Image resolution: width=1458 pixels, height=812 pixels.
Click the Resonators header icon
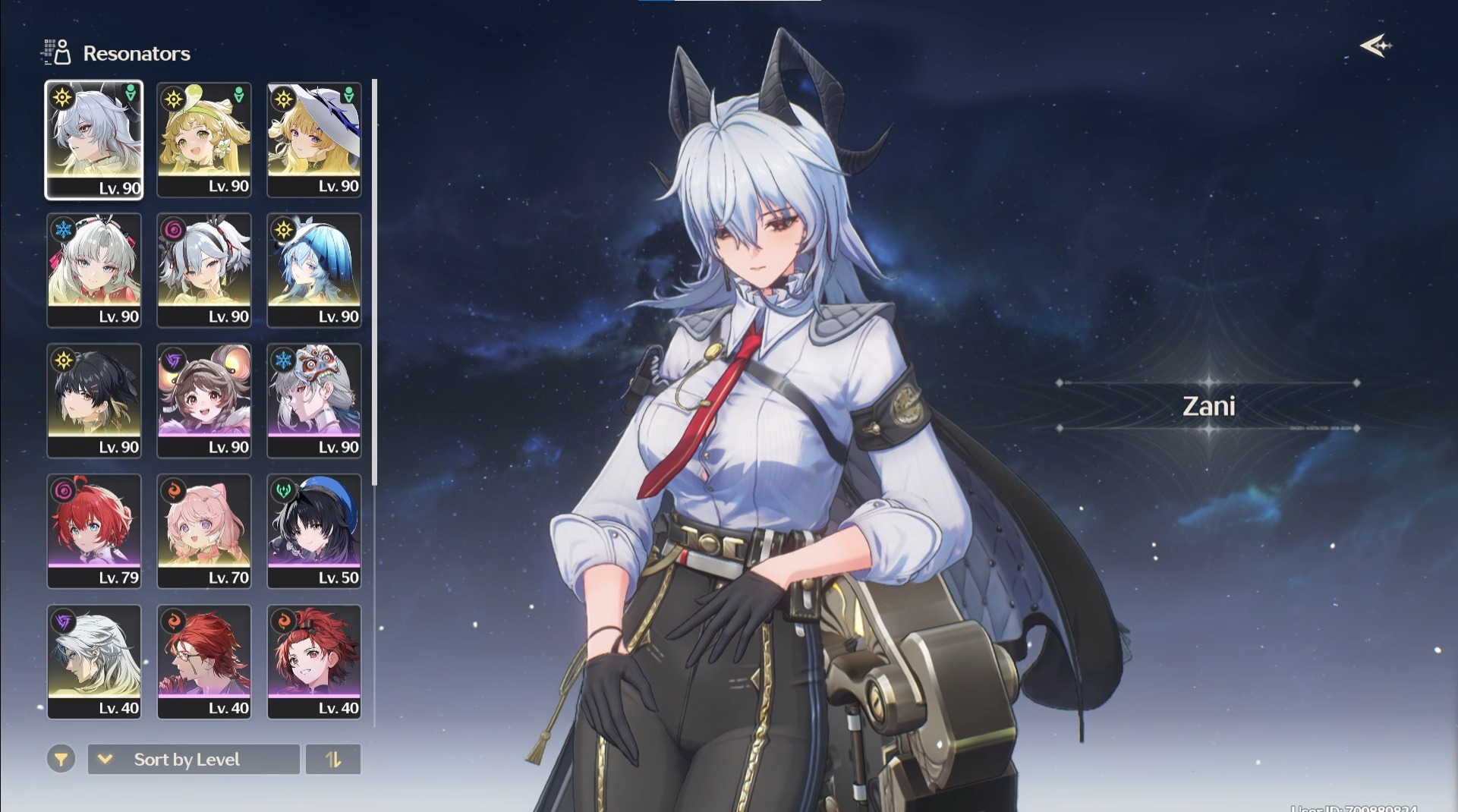coord(56,52)
